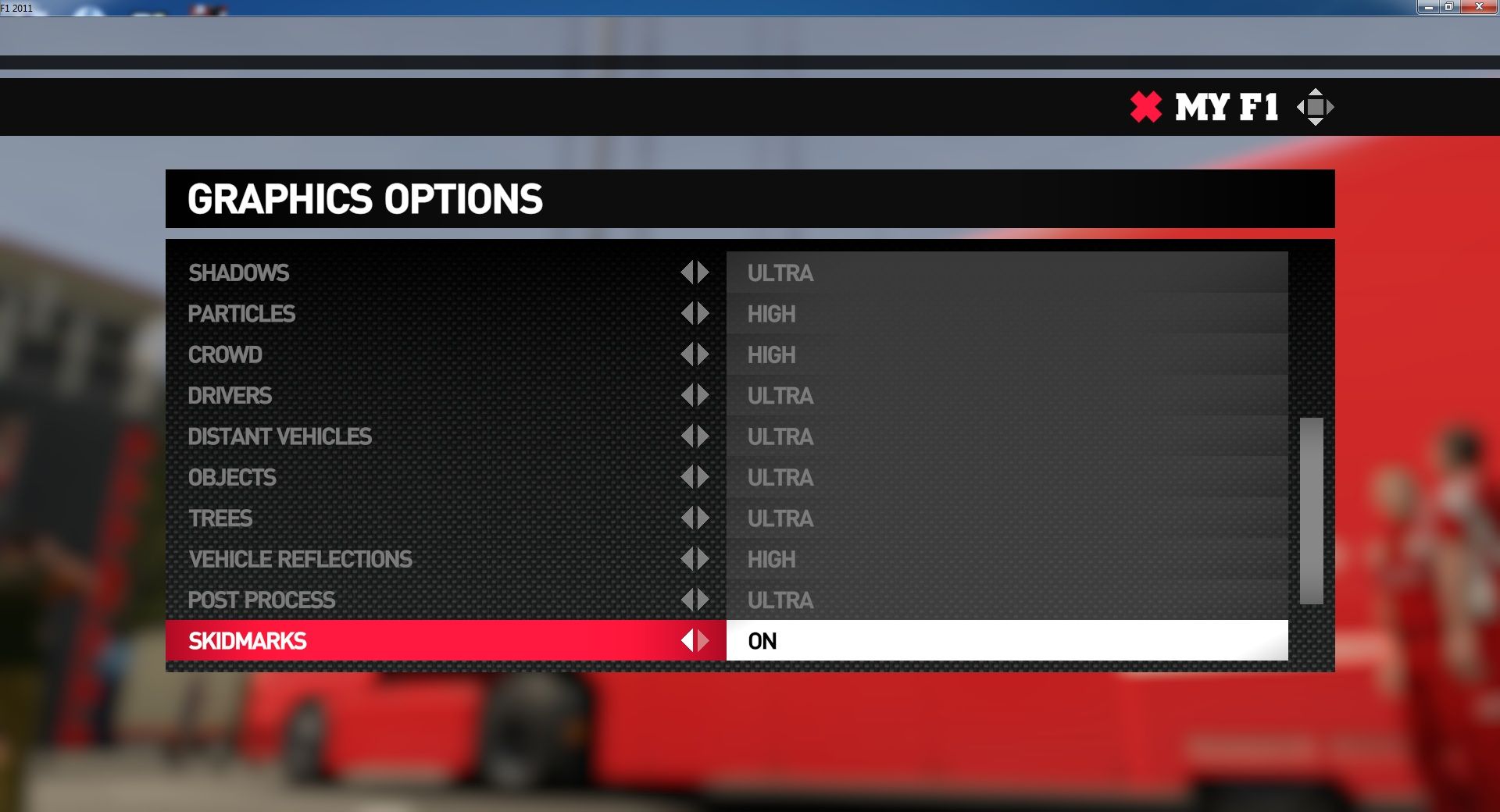Choose the Crowd detail option
This screenshot has width=1500, height=812.
coord(225,354)
